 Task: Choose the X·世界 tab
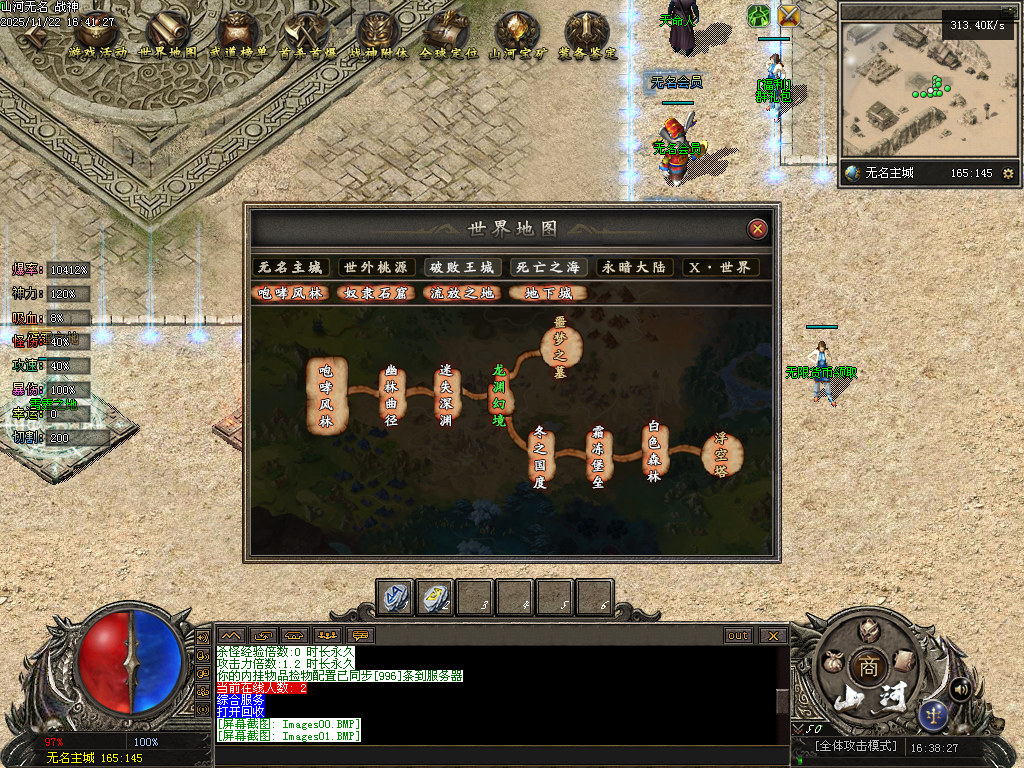click(721, 267)
